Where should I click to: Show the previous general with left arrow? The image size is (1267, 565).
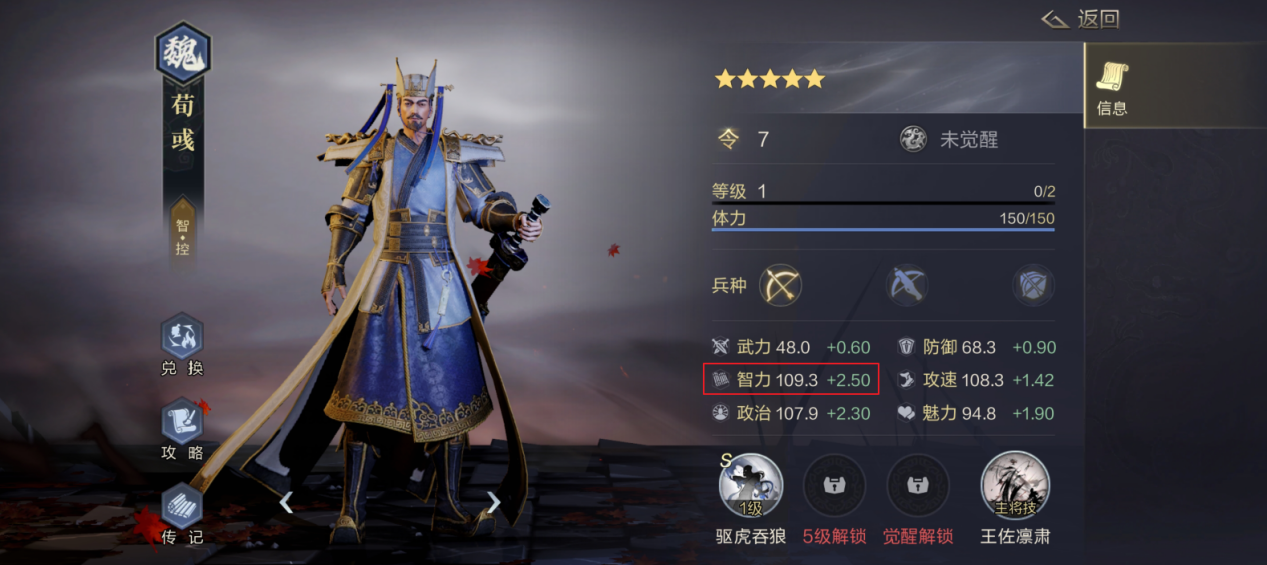286,502
